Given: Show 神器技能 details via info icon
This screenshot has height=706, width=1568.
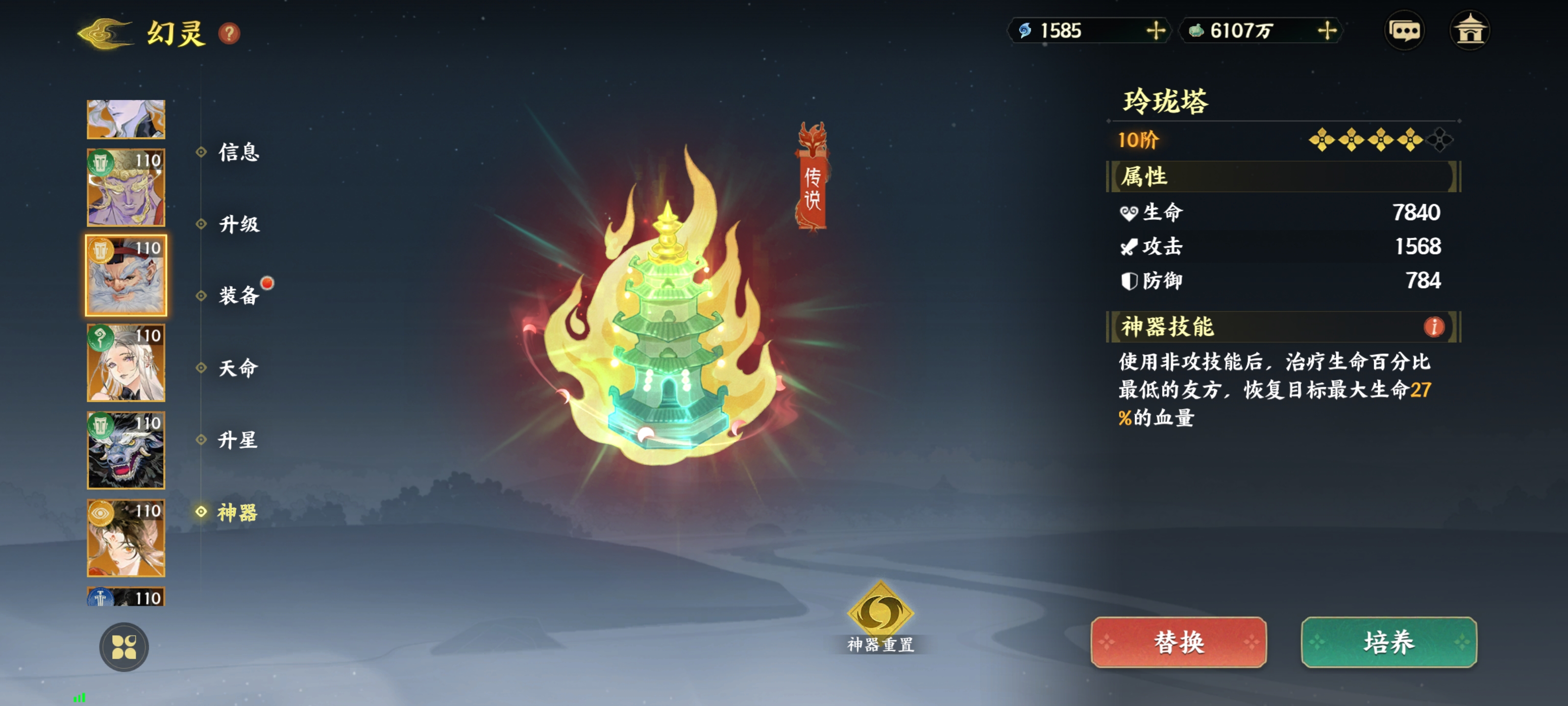Looking at the screenshot, I should click(1433, 327).
